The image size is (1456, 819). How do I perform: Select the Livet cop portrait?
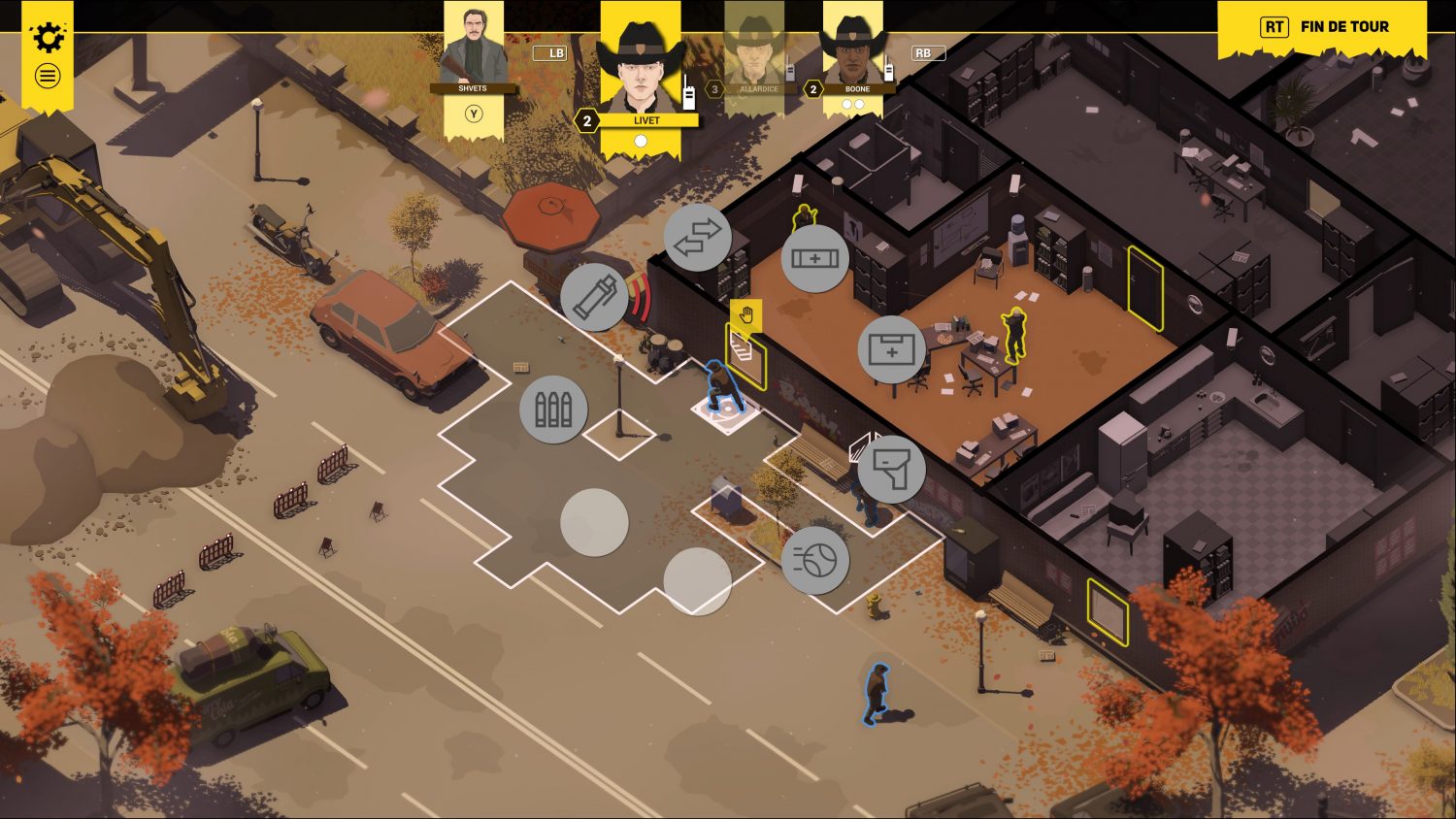click(x=641, y=68)
